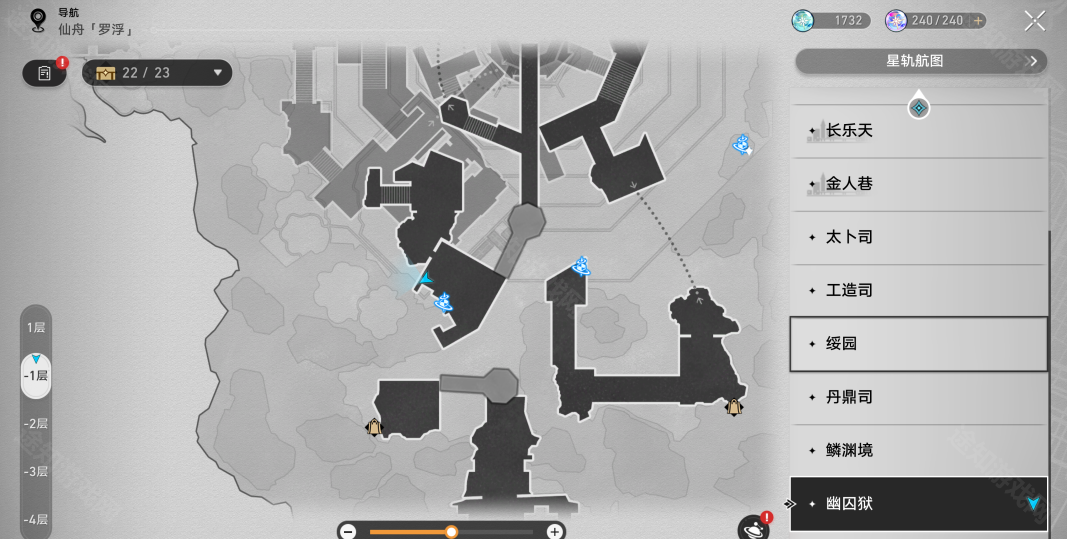Select 金人巷 from the location list
This screenshot has width=1067, height=539.
click(x=918, y=184)
